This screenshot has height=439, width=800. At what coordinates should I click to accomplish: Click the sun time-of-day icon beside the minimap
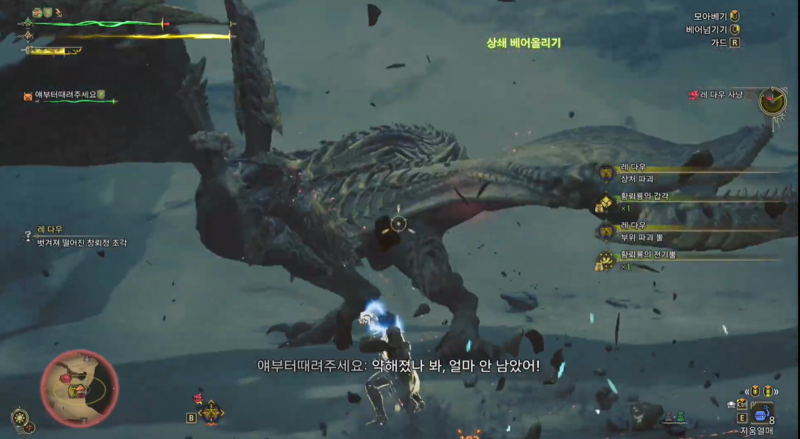[x=20, y=418]
